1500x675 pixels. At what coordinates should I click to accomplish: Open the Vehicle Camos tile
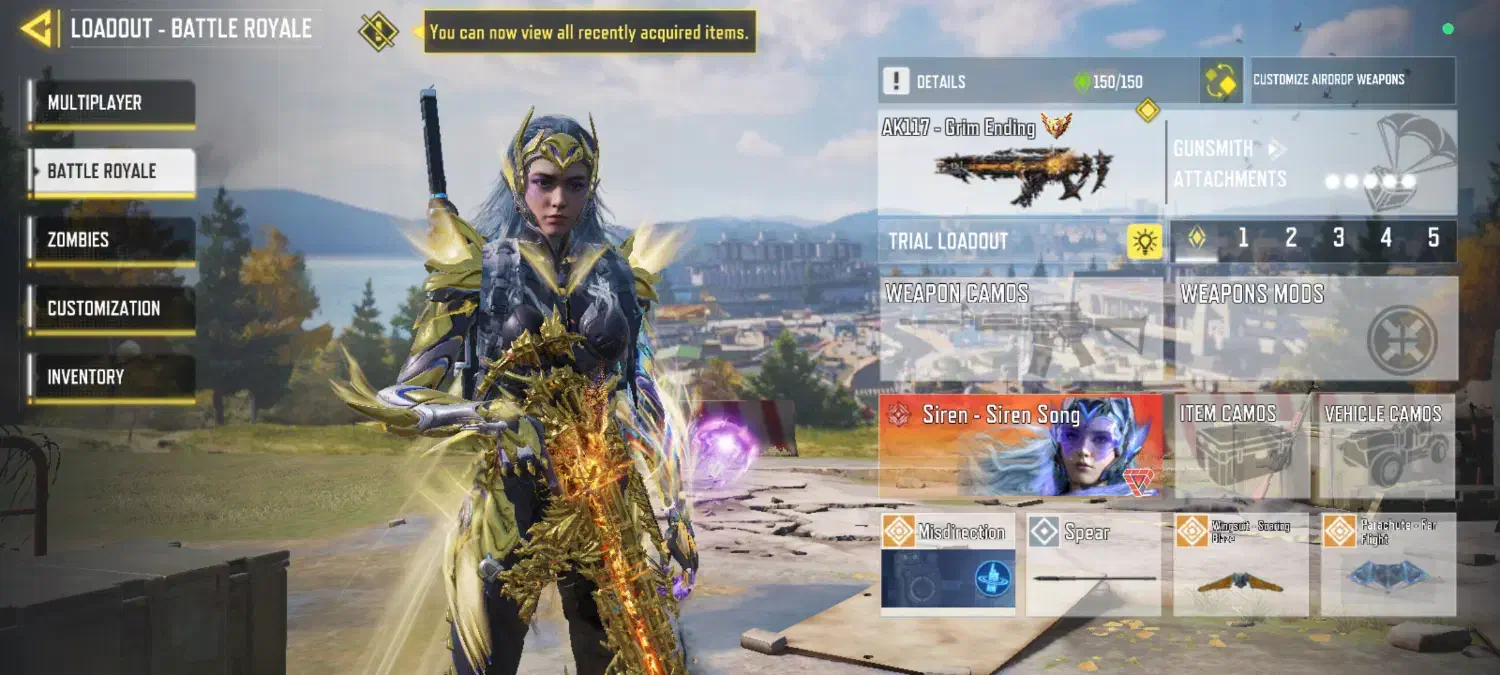pyautogui.click(x=1387, y=446)
